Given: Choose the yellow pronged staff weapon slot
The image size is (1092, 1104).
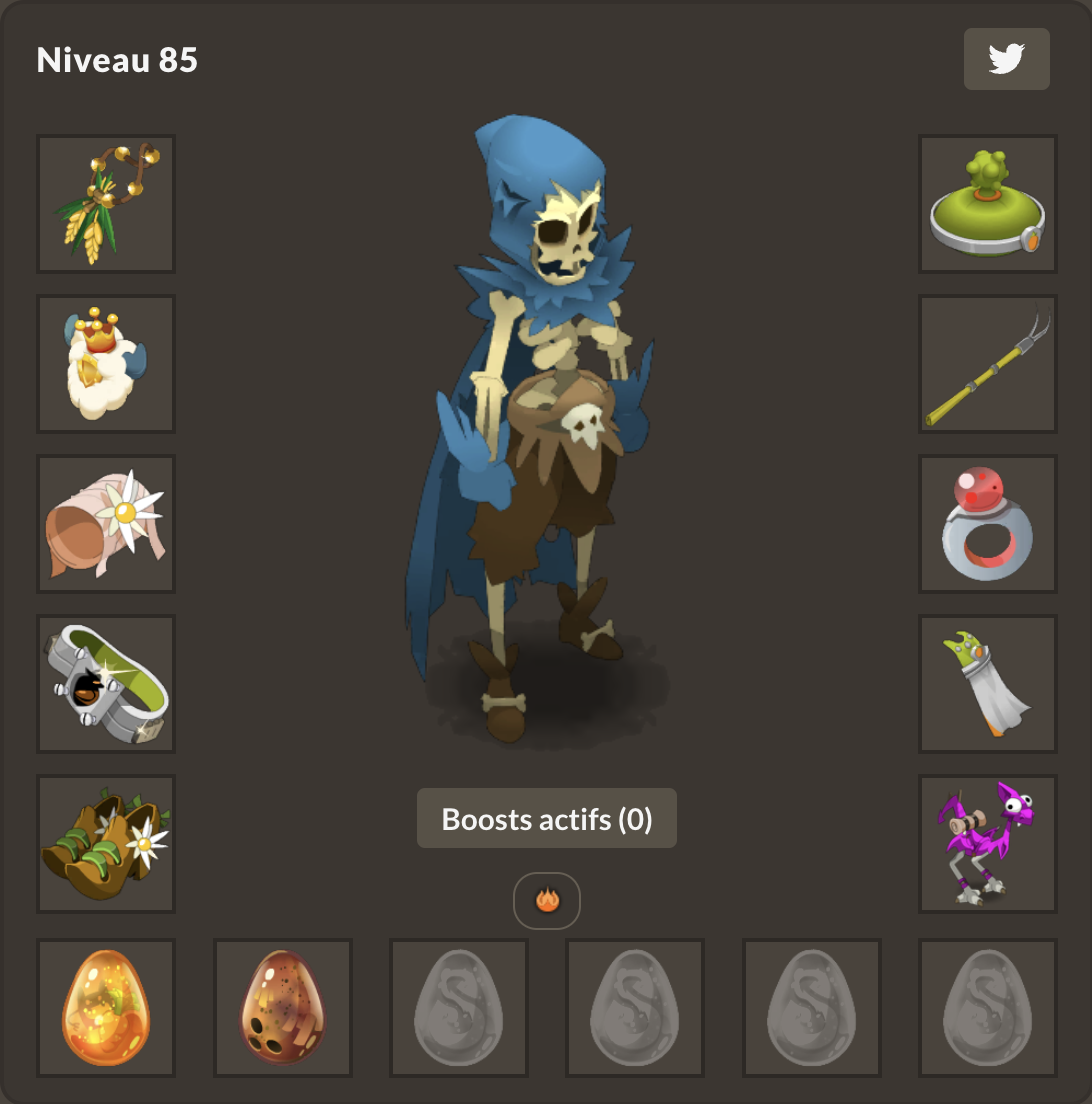Looking at the screenshot, I should (x=988, y=364).
